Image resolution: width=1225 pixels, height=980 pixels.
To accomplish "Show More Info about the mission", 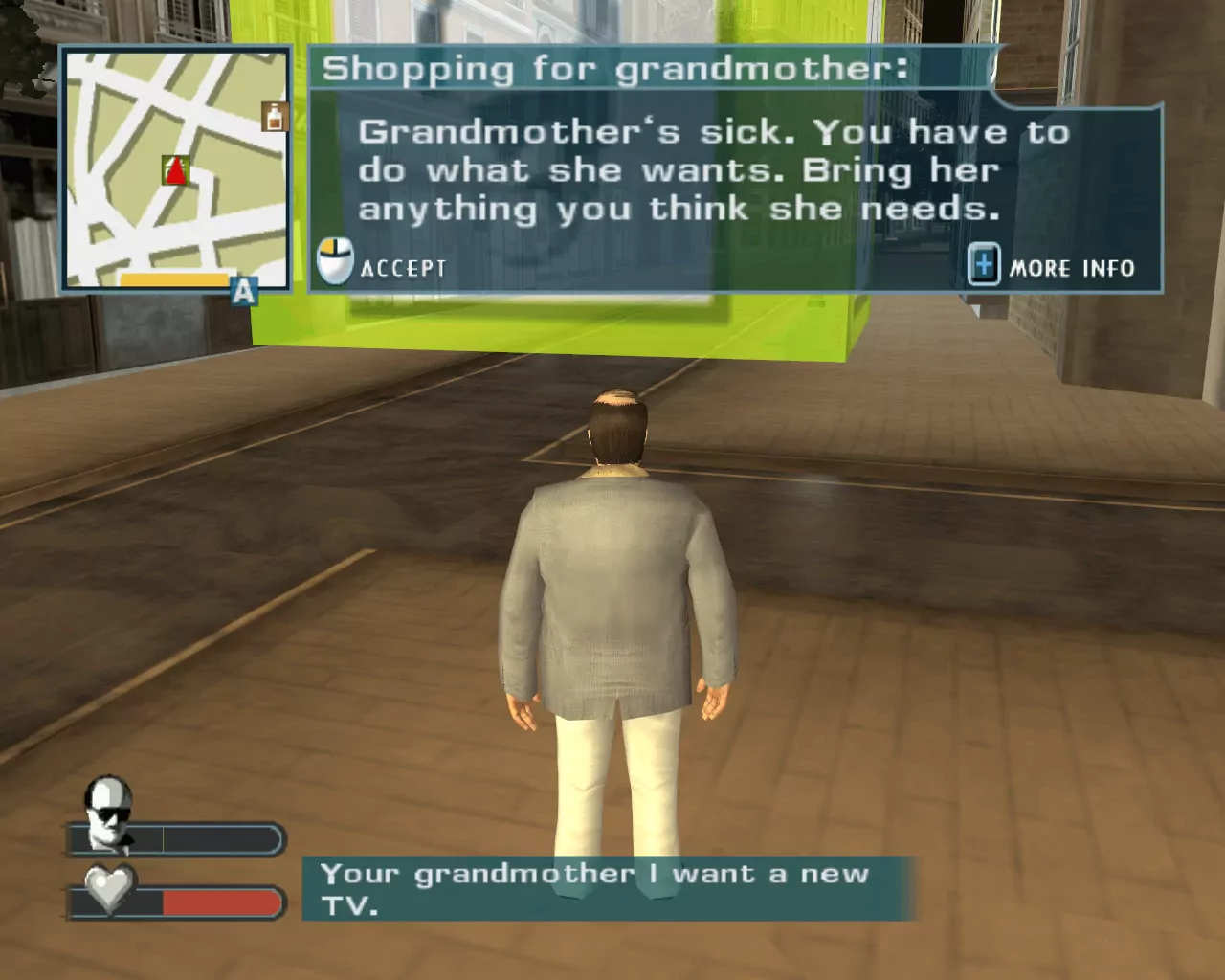I will tap(1053, 267).
